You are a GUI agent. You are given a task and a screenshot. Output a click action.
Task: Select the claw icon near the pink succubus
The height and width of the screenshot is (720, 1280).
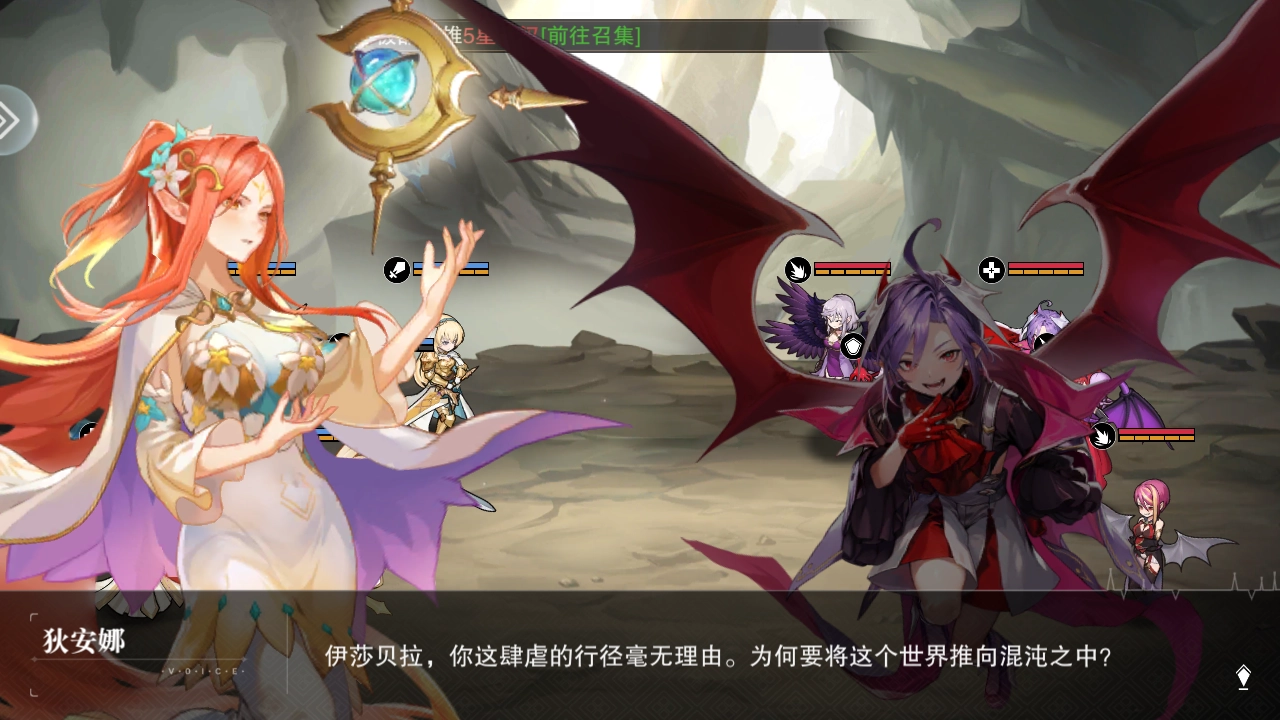click(1103, 437)
